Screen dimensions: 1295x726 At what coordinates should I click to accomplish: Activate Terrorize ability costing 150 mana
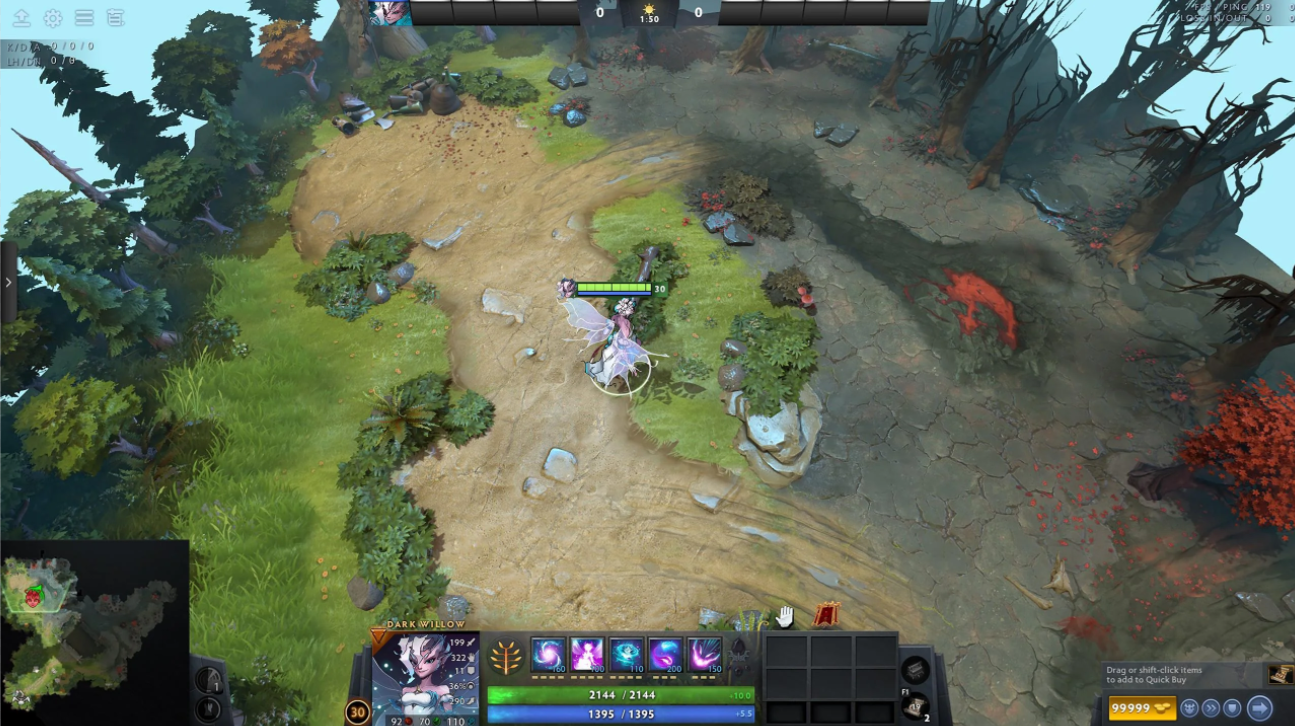704,654
